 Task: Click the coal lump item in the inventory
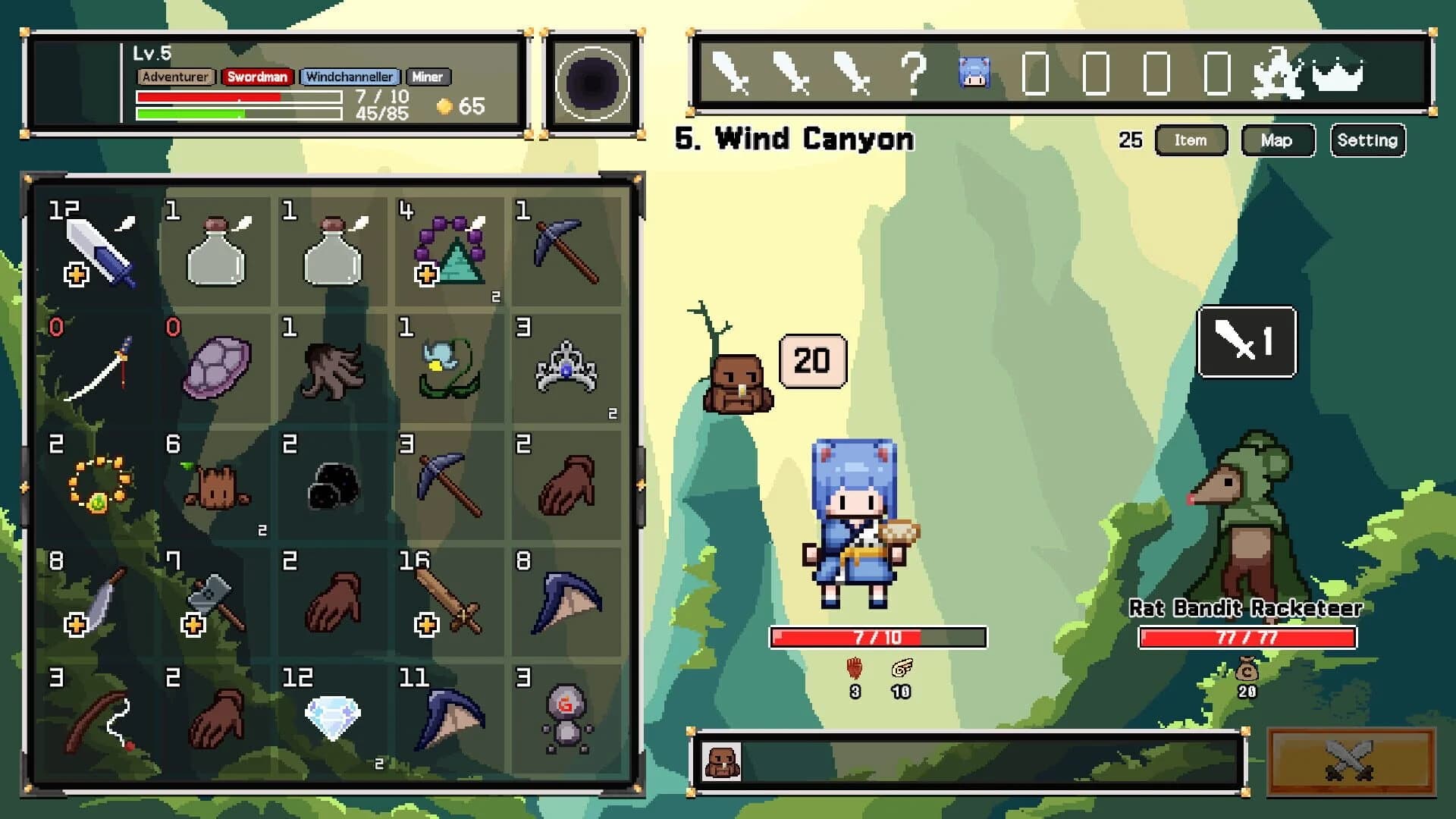click(332, 485)
